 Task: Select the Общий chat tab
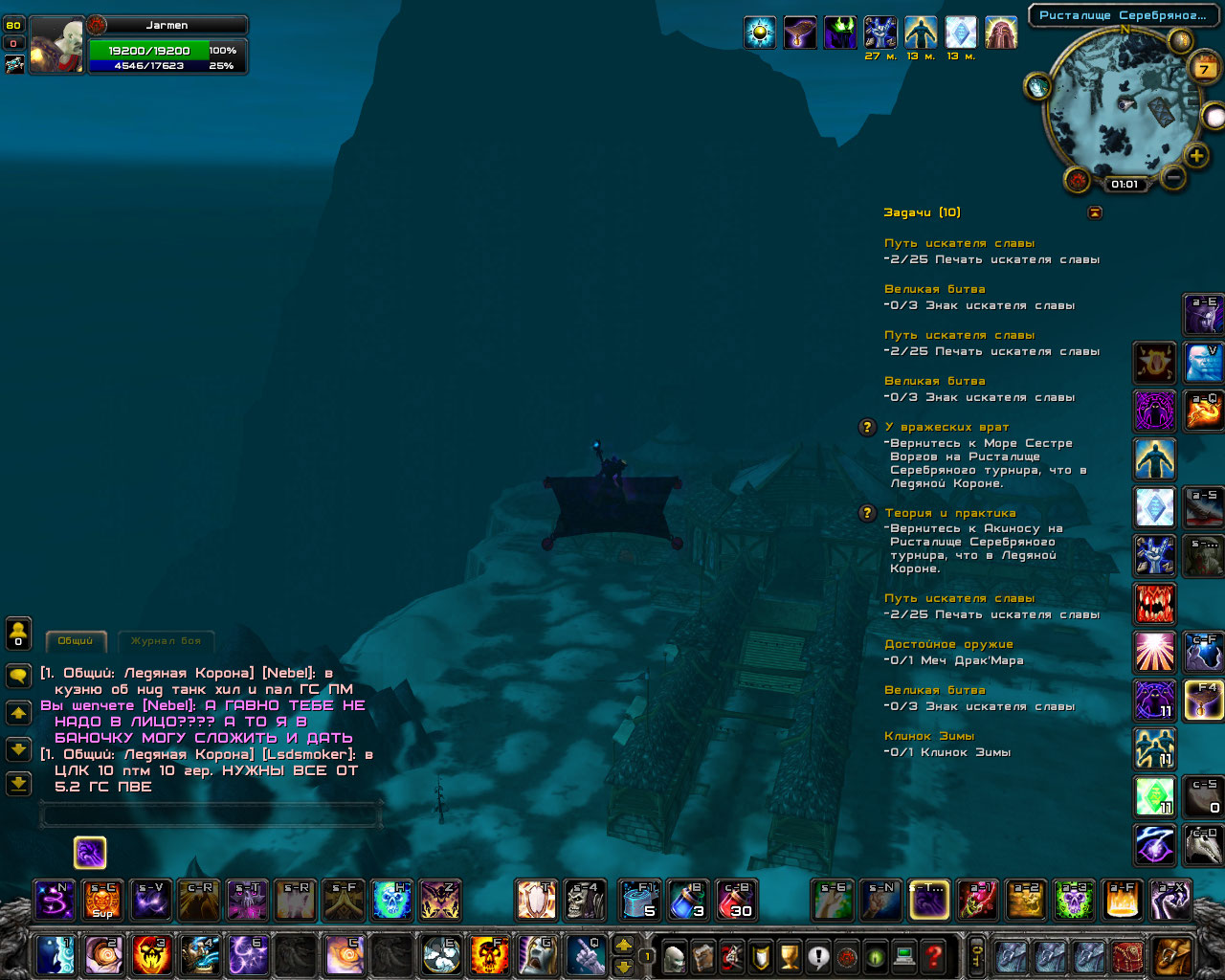pos(76,641)
